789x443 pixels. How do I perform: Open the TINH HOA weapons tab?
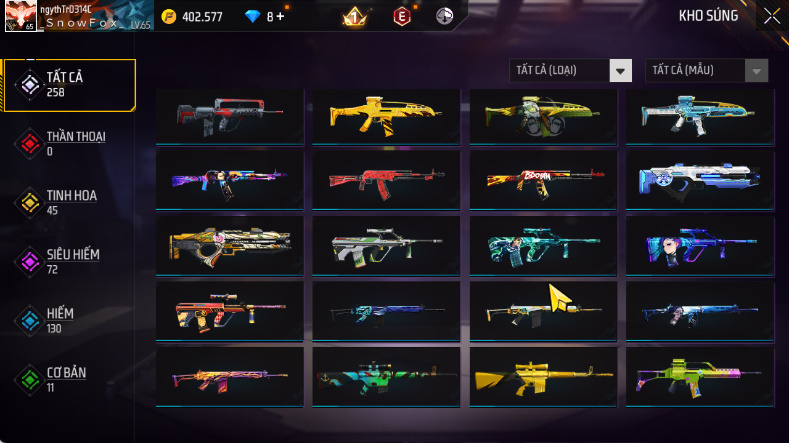tap(69, 202)
